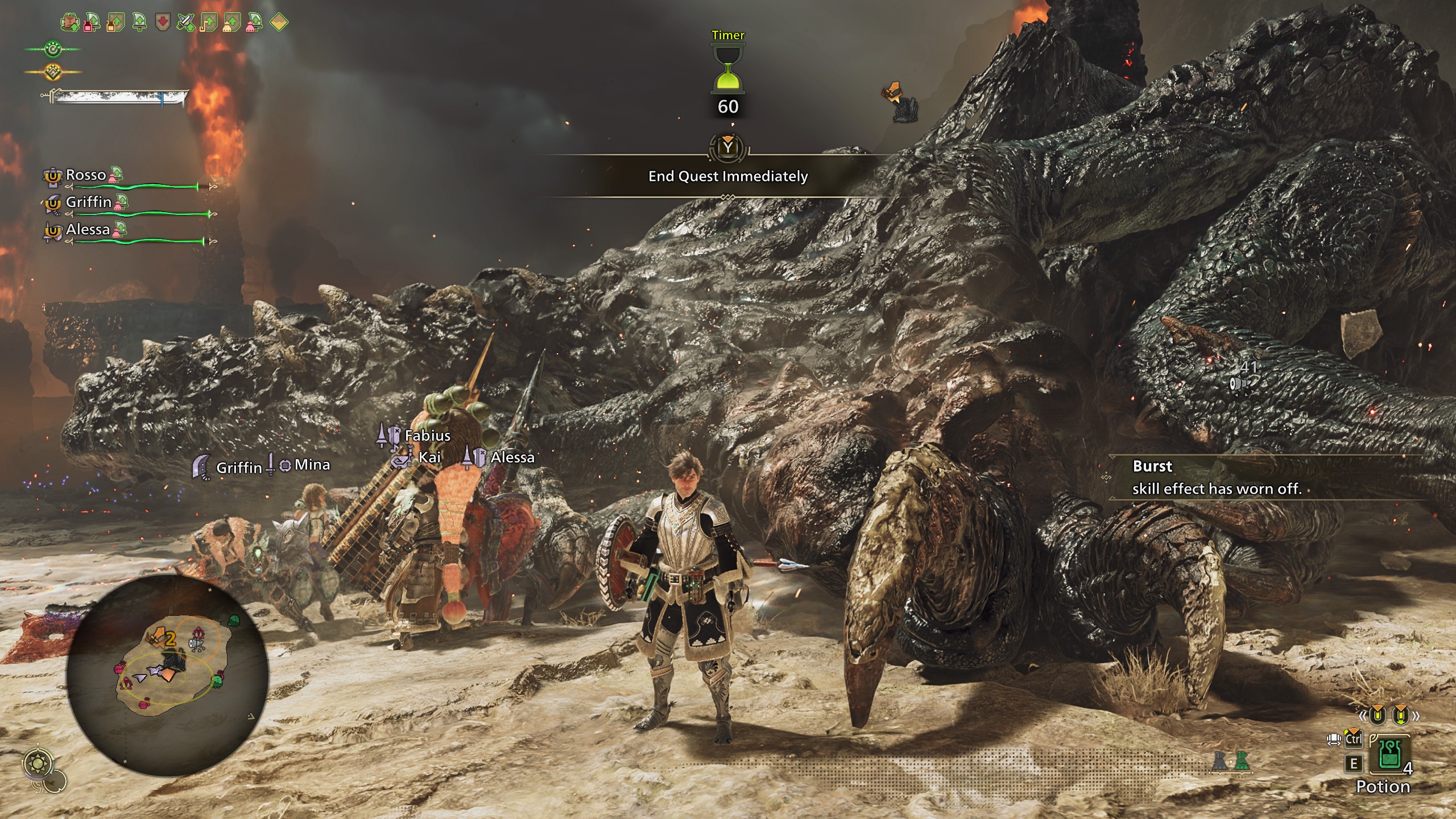Open the circular minimap

(x=167, y=675)
